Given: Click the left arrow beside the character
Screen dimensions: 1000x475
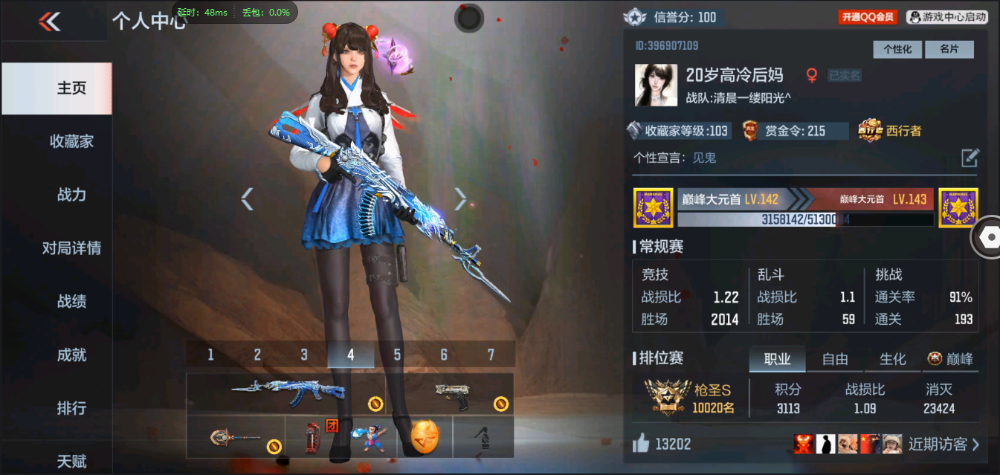Looking at the screenshot, I should tap(247, 199).
